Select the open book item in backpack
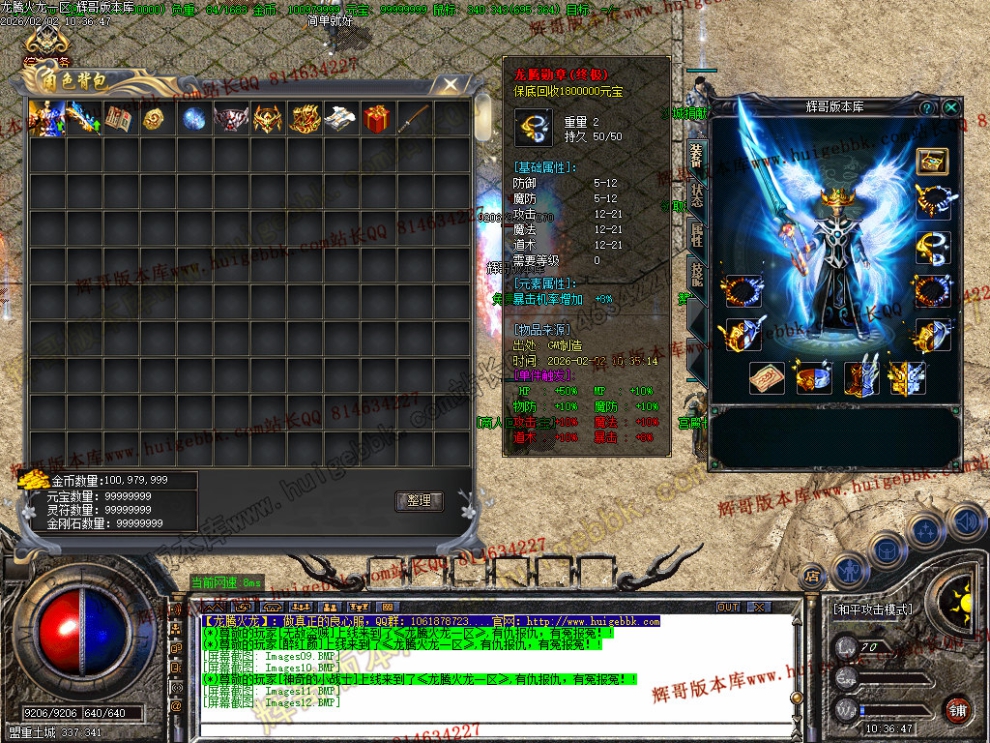The image size is (990, 743). [x=120, y=120]
